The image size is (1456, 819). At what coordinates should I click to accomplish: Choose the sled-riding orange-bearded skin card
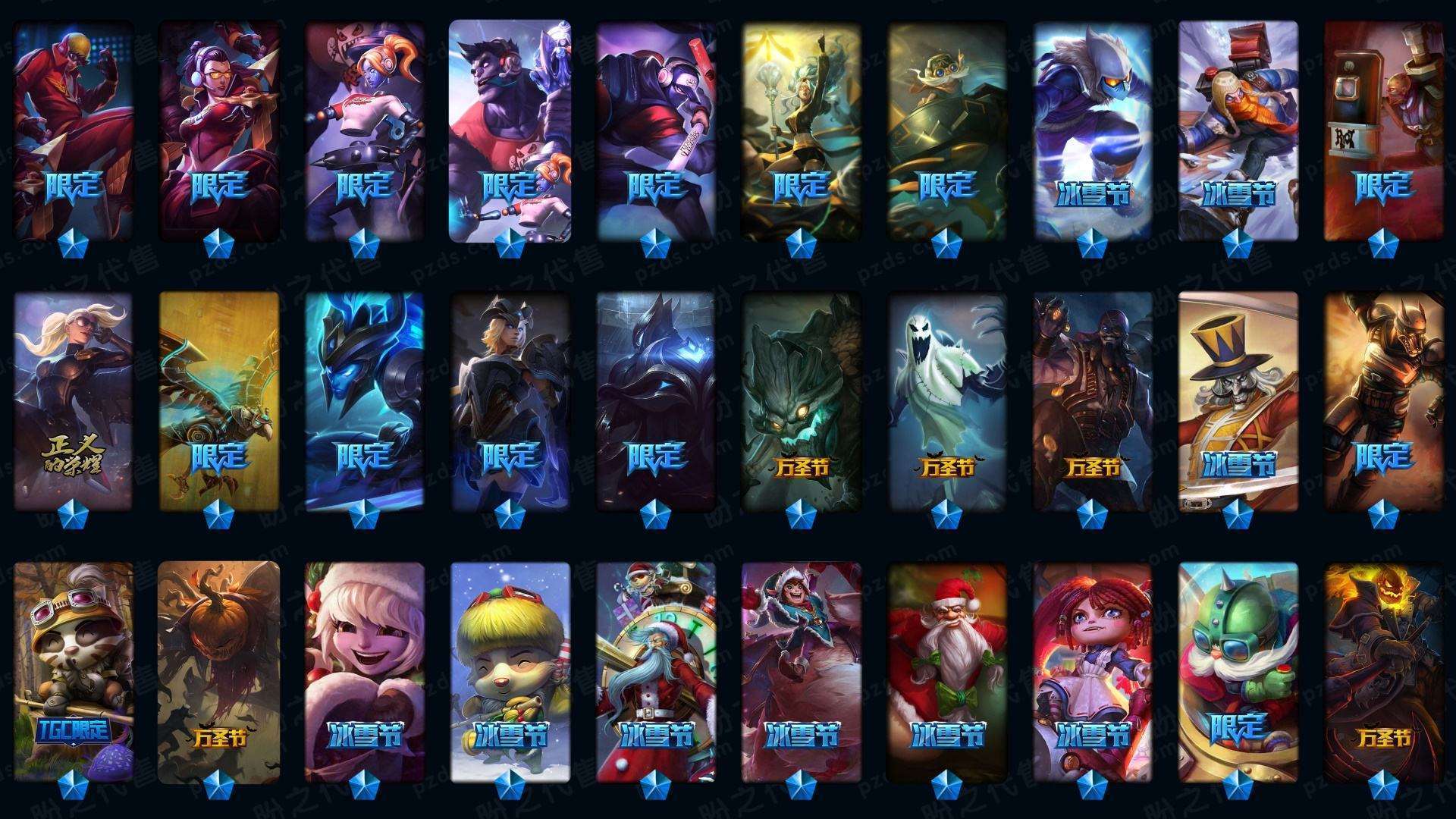point(1238,129)
